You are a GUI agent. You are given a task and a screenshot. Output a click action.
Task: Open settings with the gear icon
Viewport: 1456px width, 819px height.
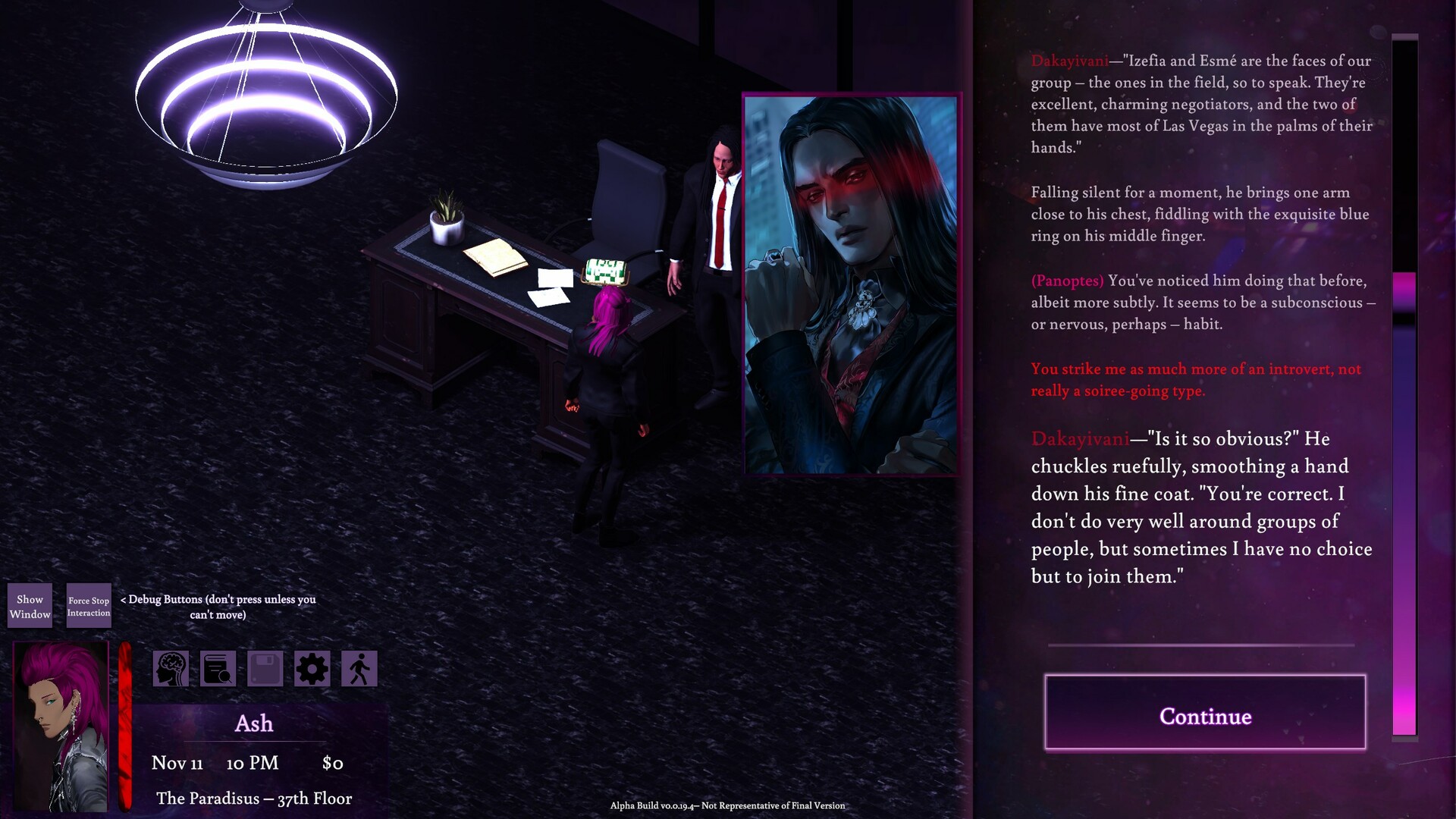[313, 668]
